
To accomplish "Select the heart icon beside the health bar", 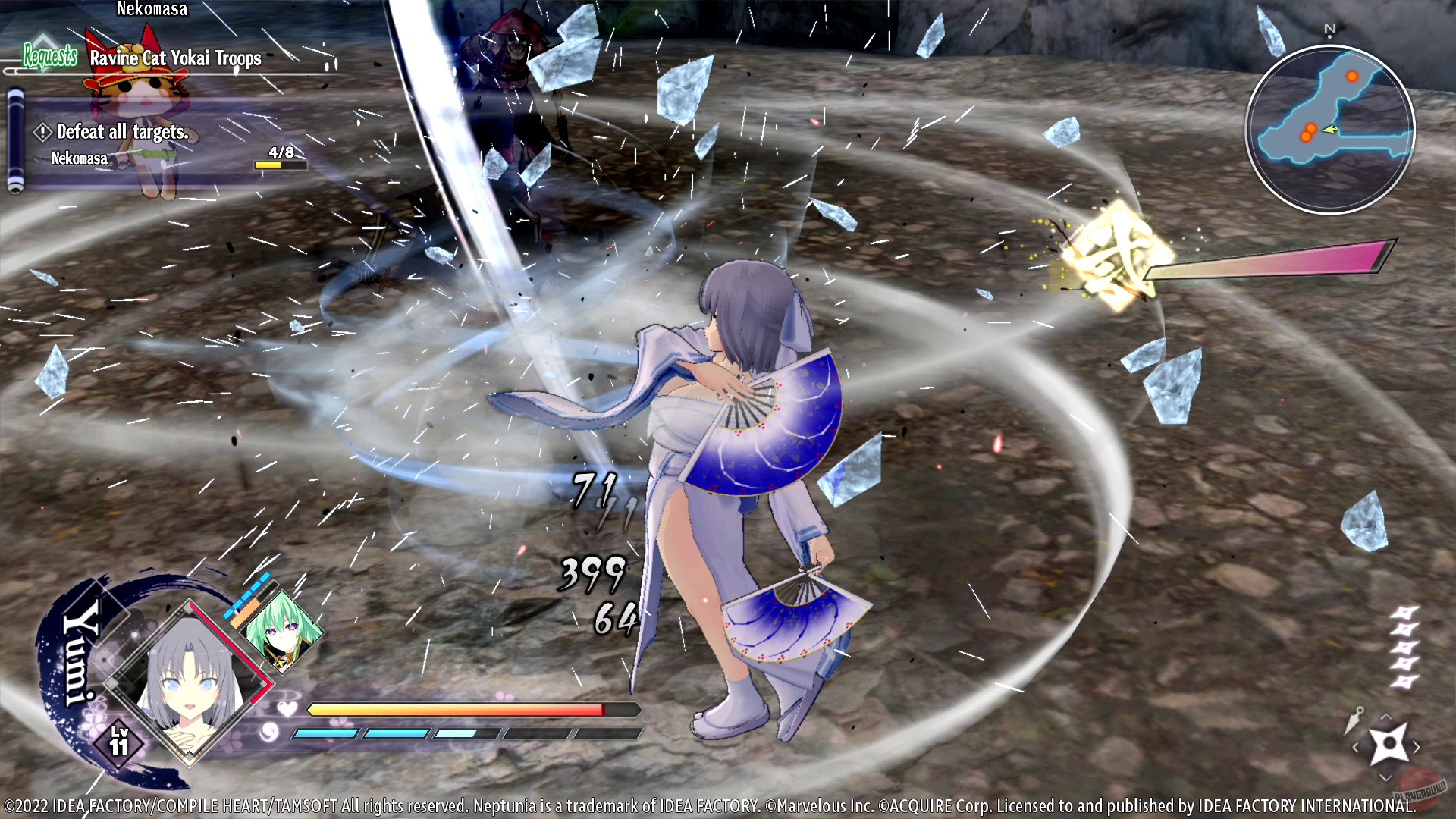I will (287, 711).
